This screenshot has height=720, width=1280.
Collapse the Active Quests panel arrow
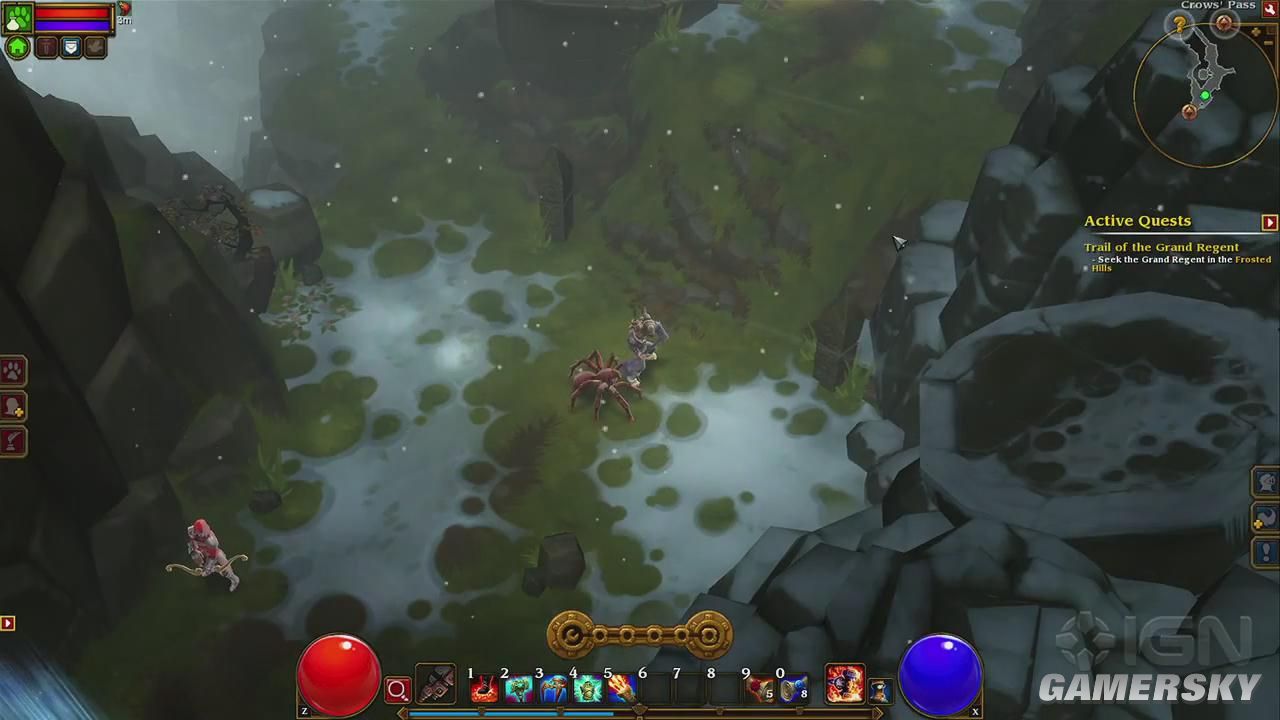coord(1269,222)
